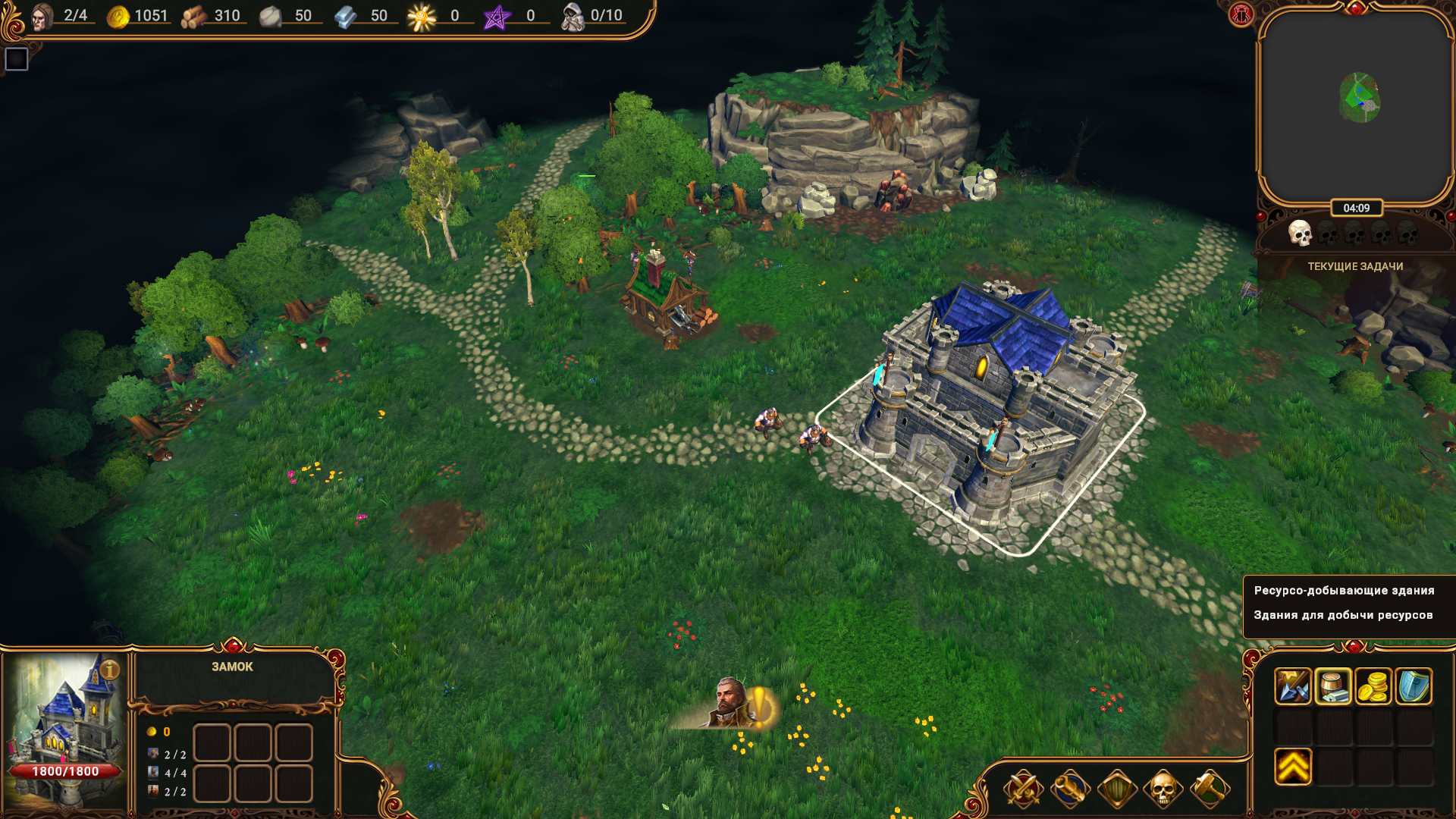Open the golden skull icon in bottom bar
The height and width of the screenshot is (819, 1456).
tap(1163, 789)
